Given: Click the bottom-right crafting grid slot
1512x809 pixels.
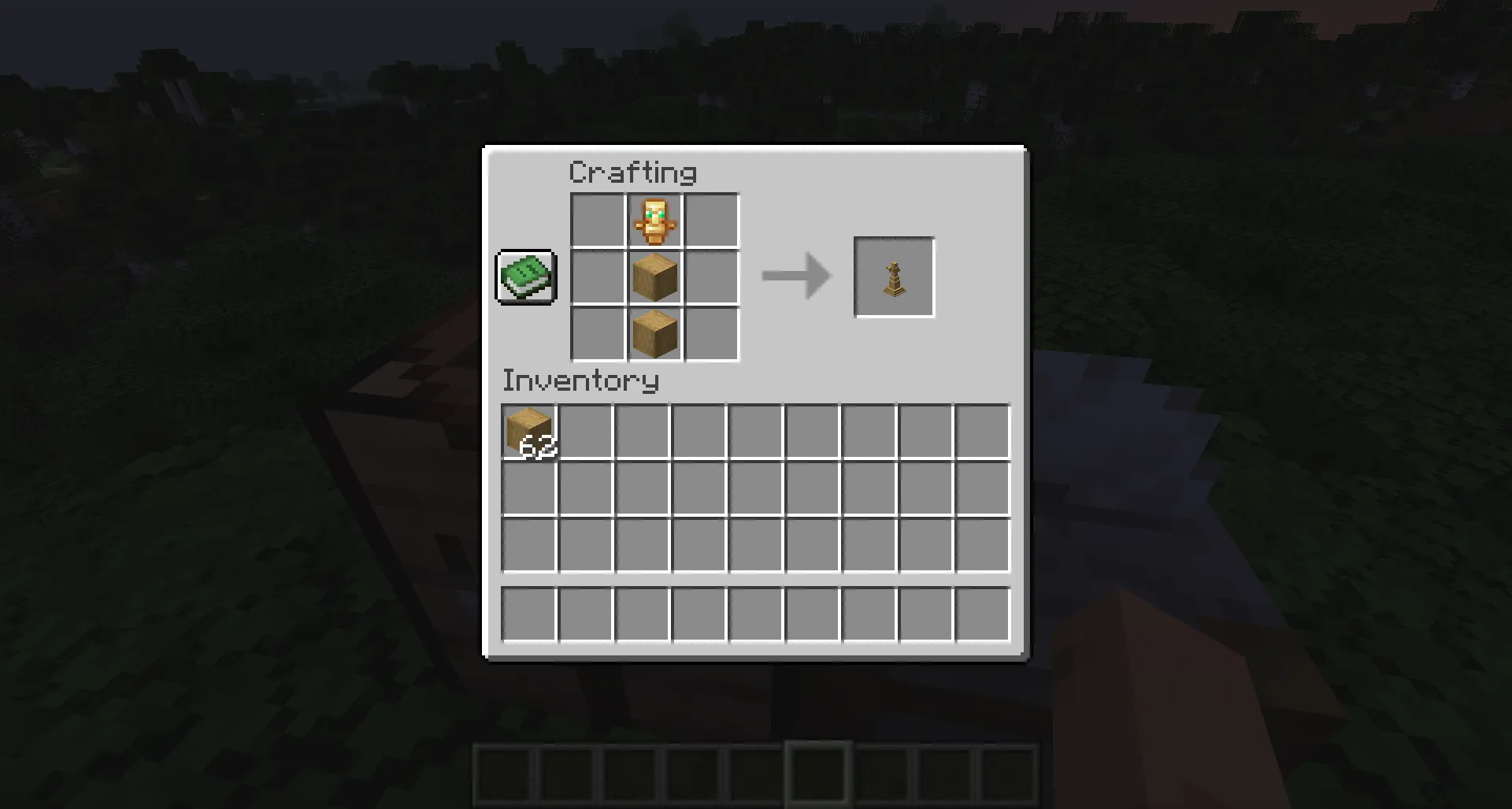Looking at the screenshot, I should (x=712, y=334).
